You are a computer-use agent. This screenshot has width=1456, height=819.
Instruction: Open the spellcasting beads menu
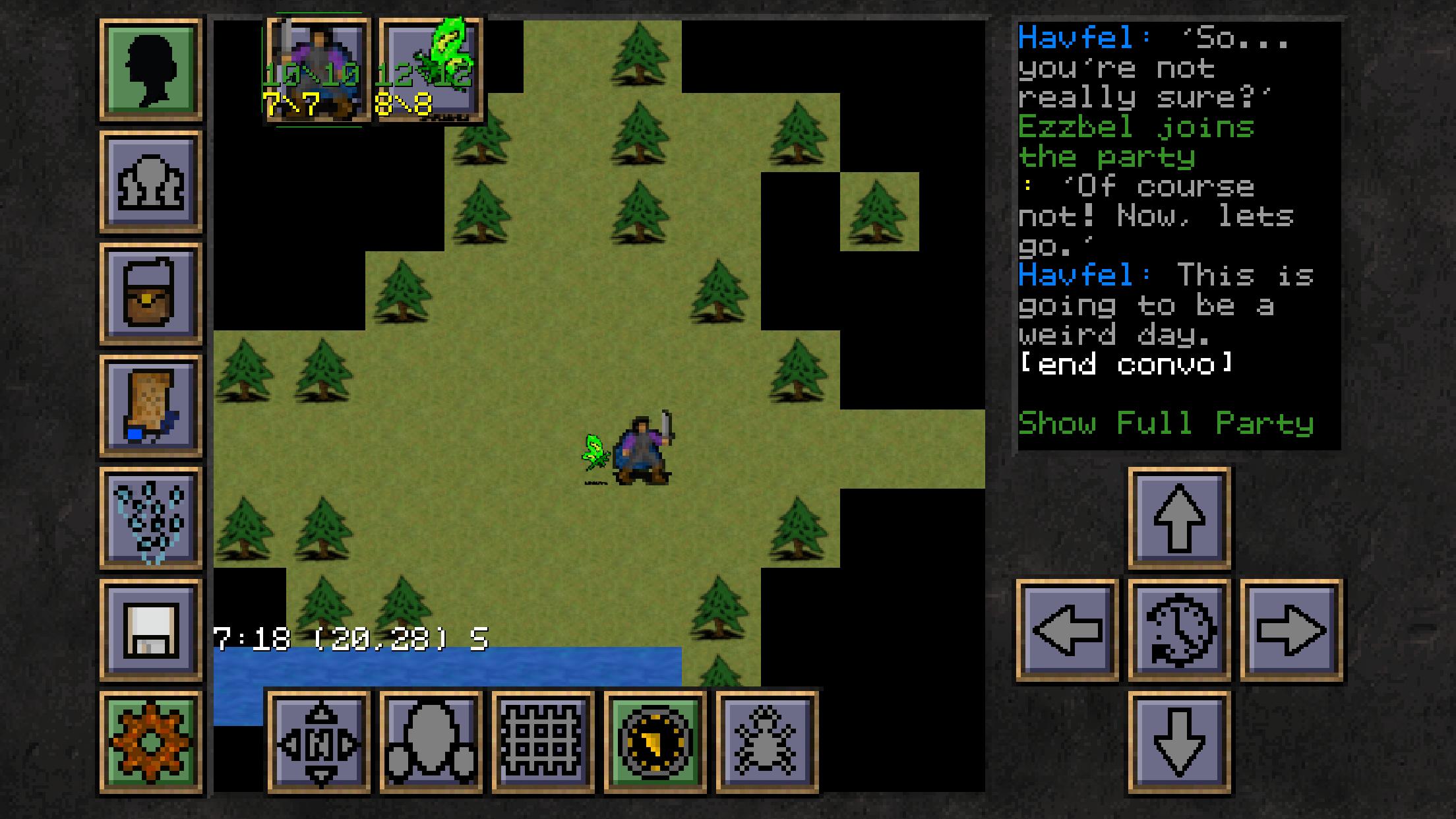(x=150, y=517)
